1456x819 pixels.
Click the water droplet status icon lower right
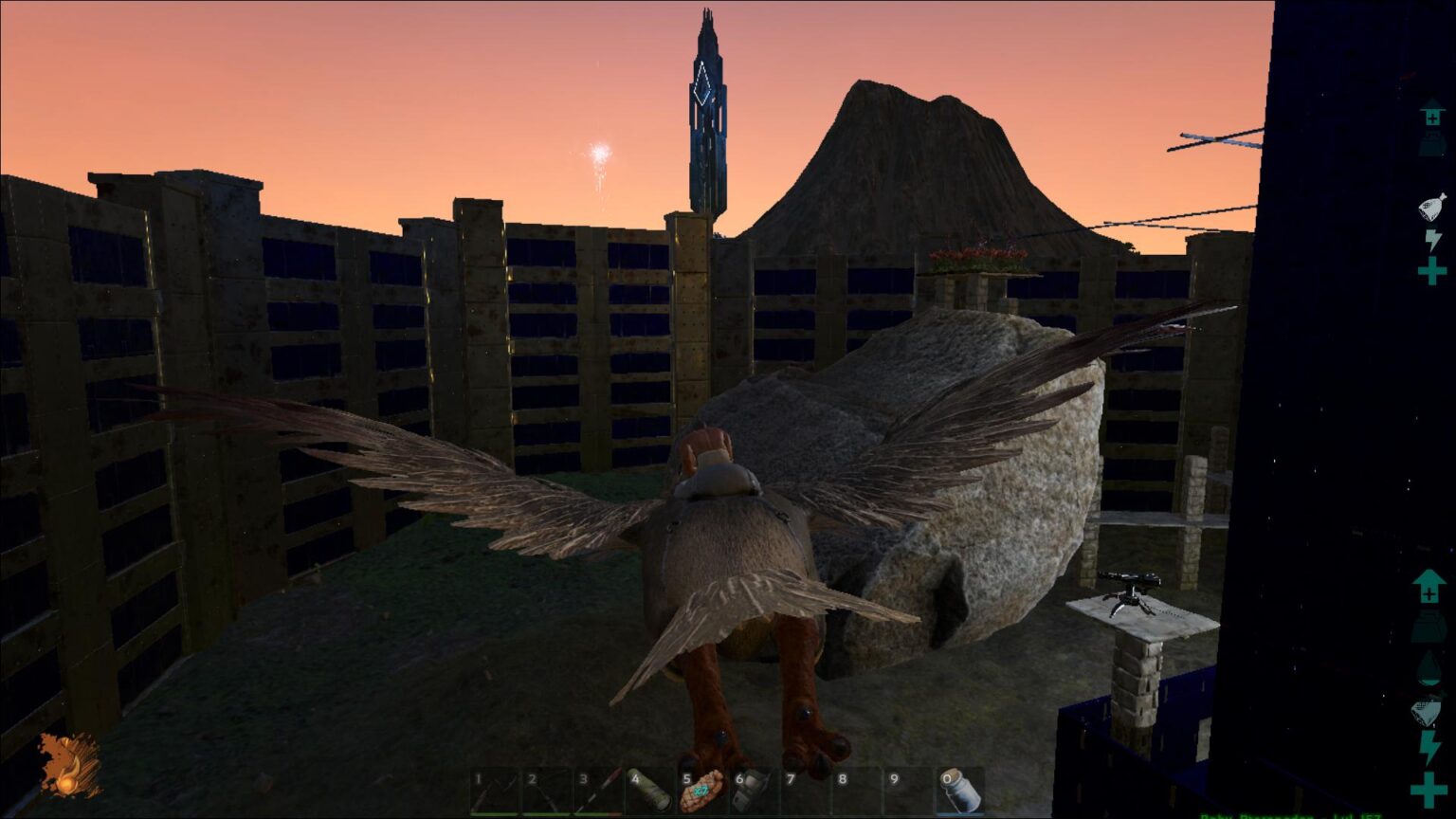tap(1428, 664)
